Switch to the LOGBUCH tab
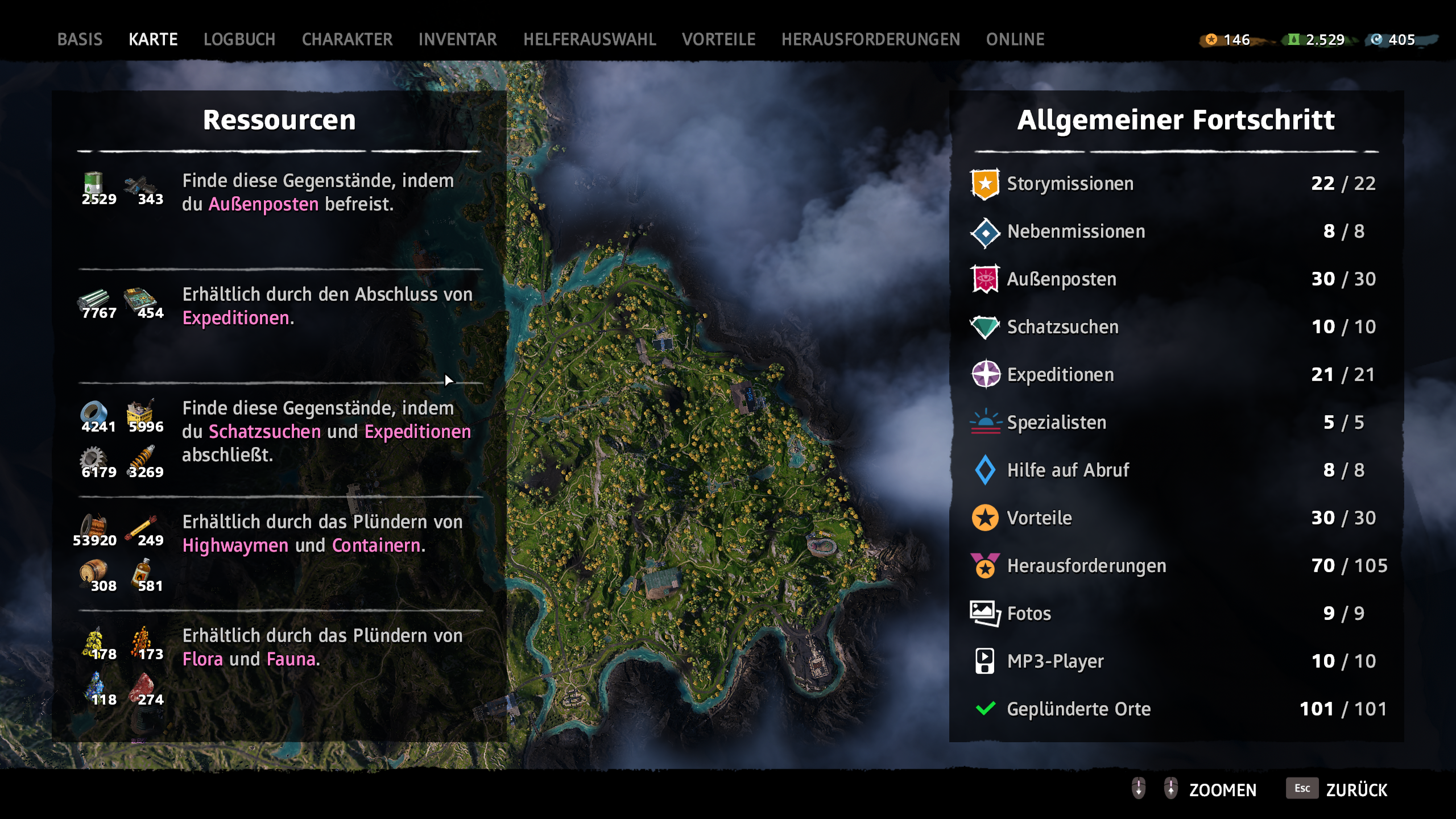The width and height of the screenshot is (1456, 819). (239, 39)
